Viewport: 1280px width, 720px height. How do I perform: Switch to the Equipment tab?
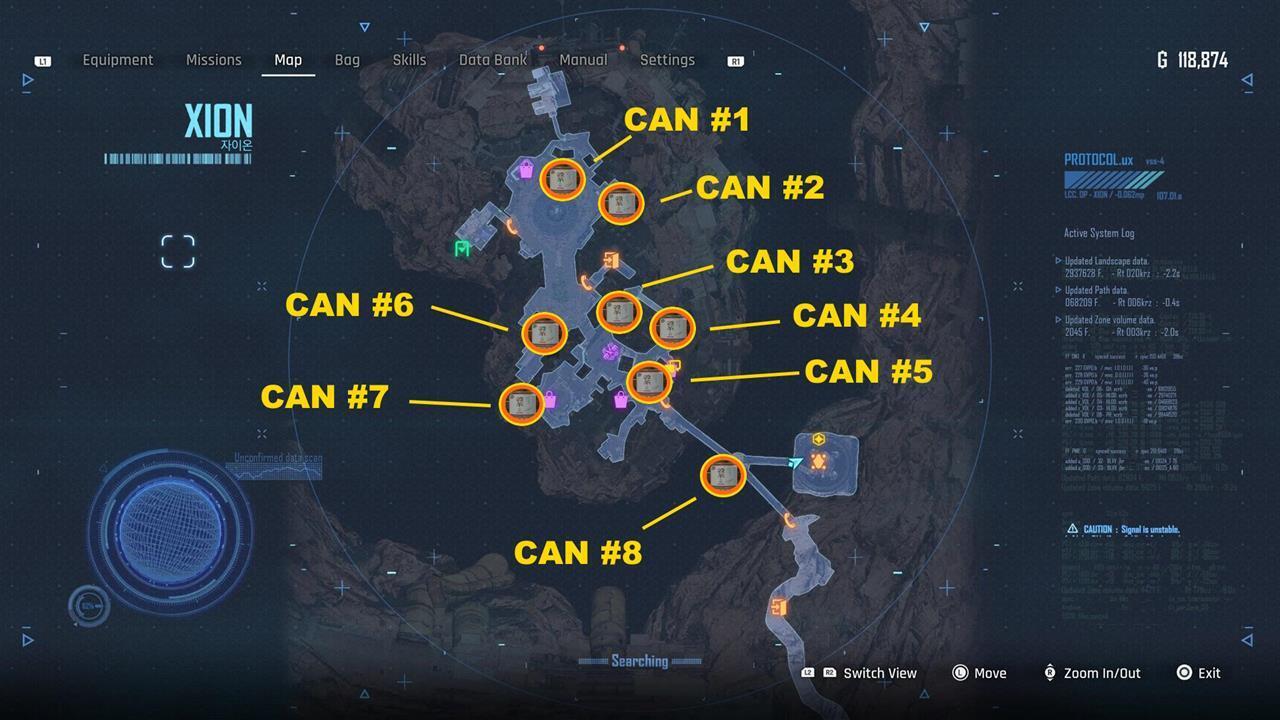118,60
